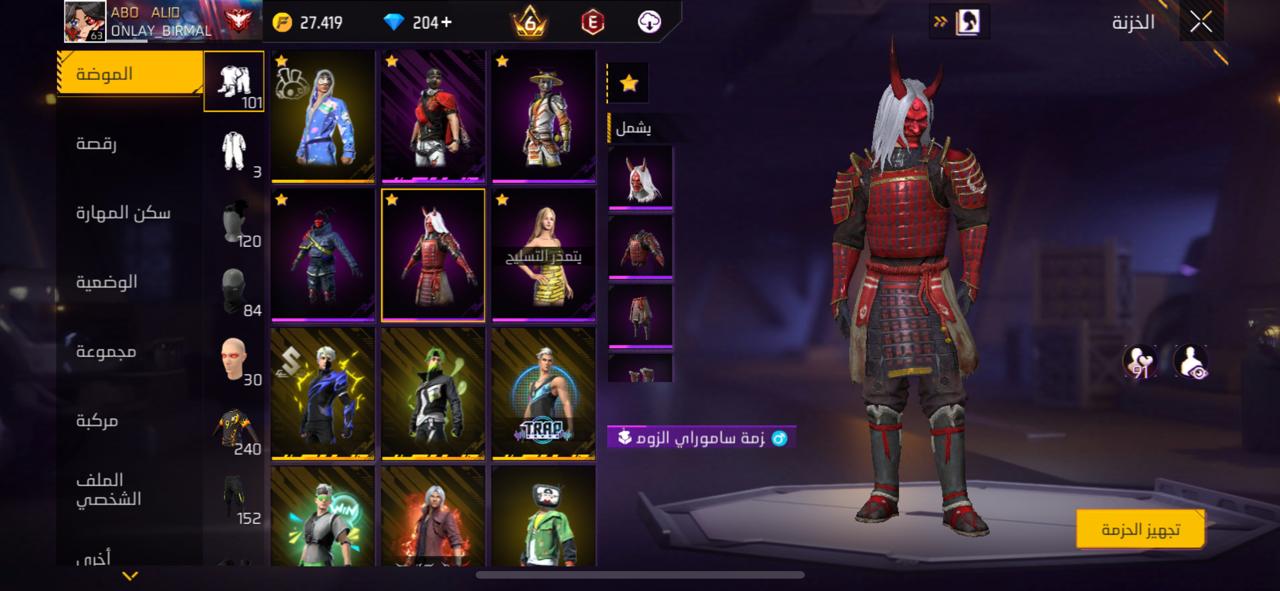The image size is (1280, 591).
Task: Select the TRAP tank top outfit
Action: click(543, 393)
